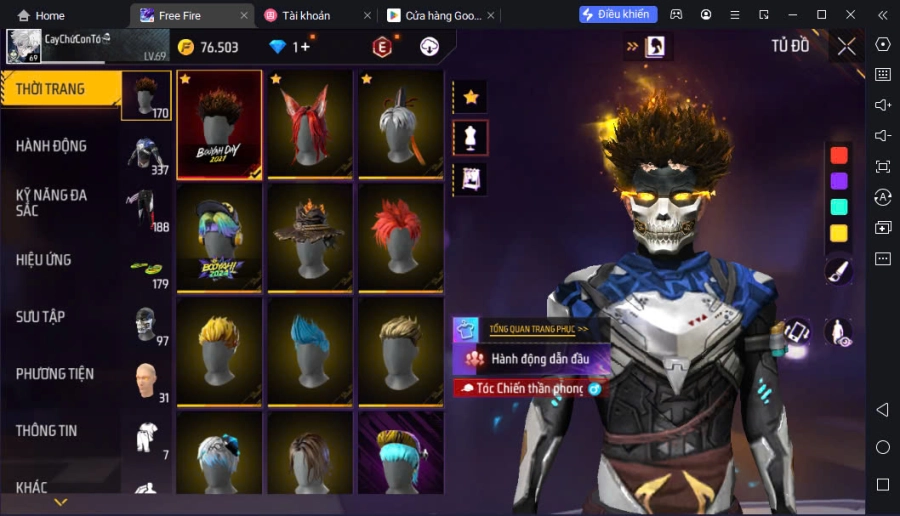Open TỔNG QUAN TRANG PHỤC overview
The width and height of the screenshot is (900, 516).
point(537,329)
